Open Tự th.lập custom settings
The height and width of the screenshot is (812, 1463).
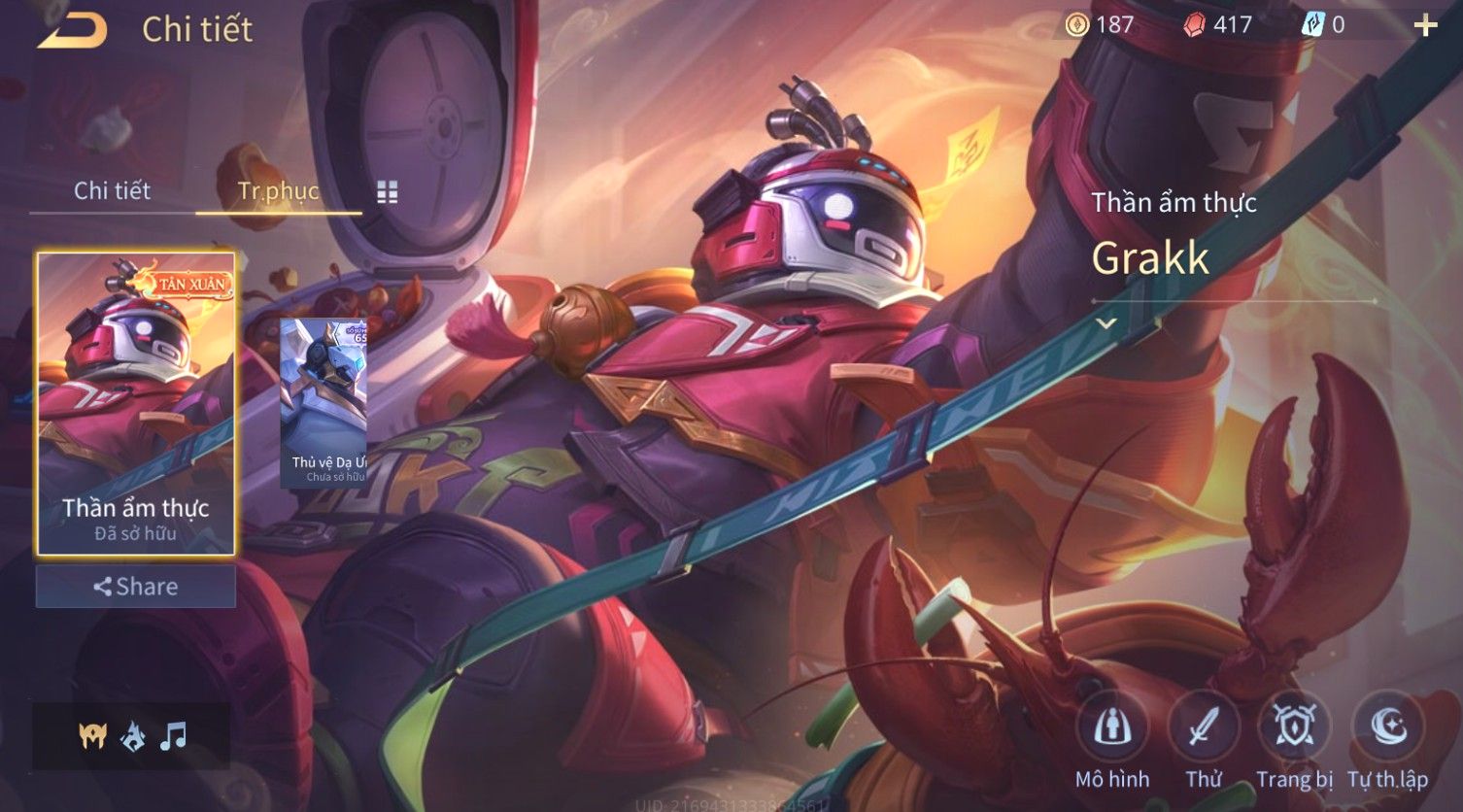tap(1387, 740)
